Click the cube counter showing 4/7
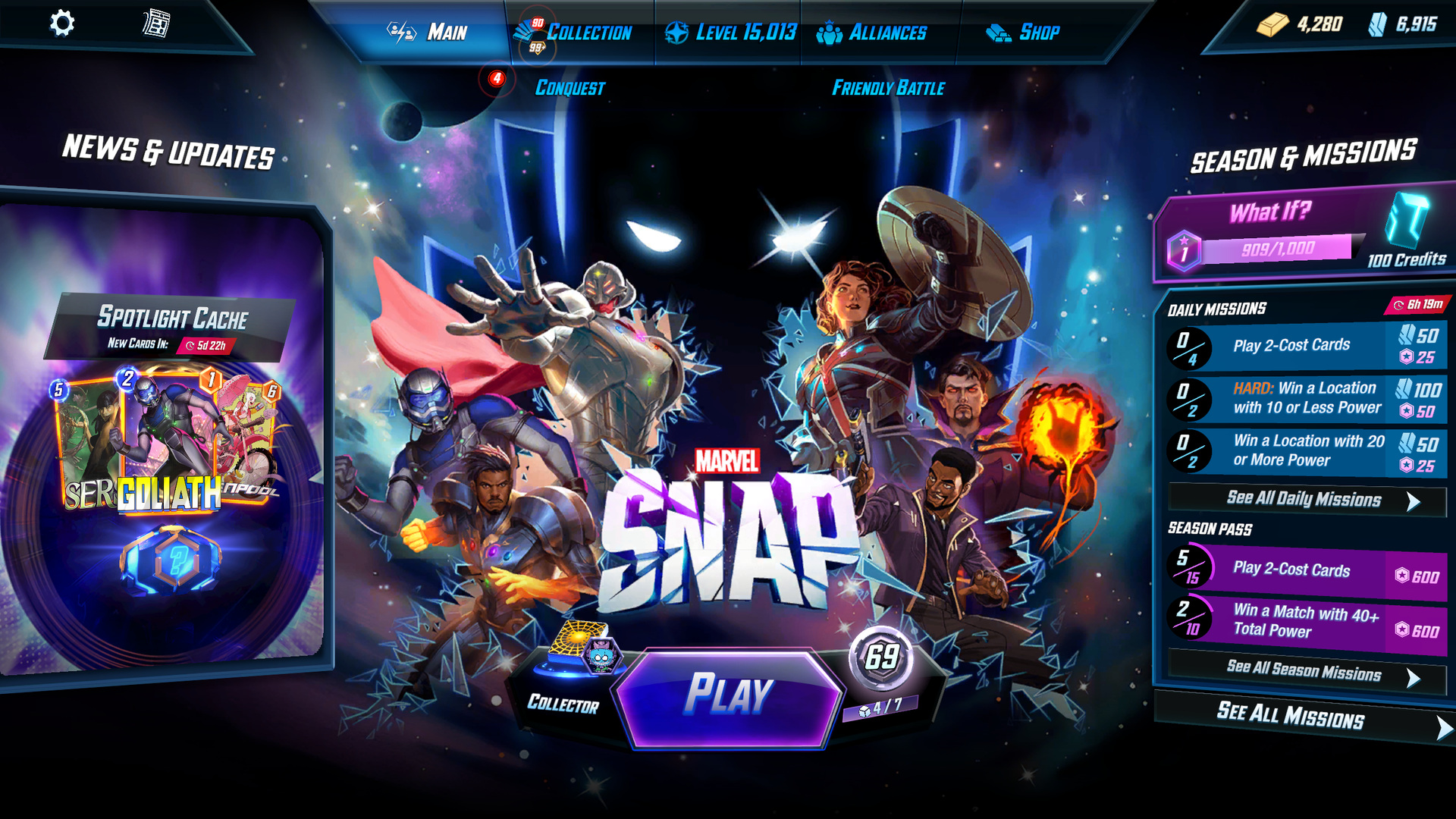The height and width of the screenshot is (819, 1456). click(882, 708)
